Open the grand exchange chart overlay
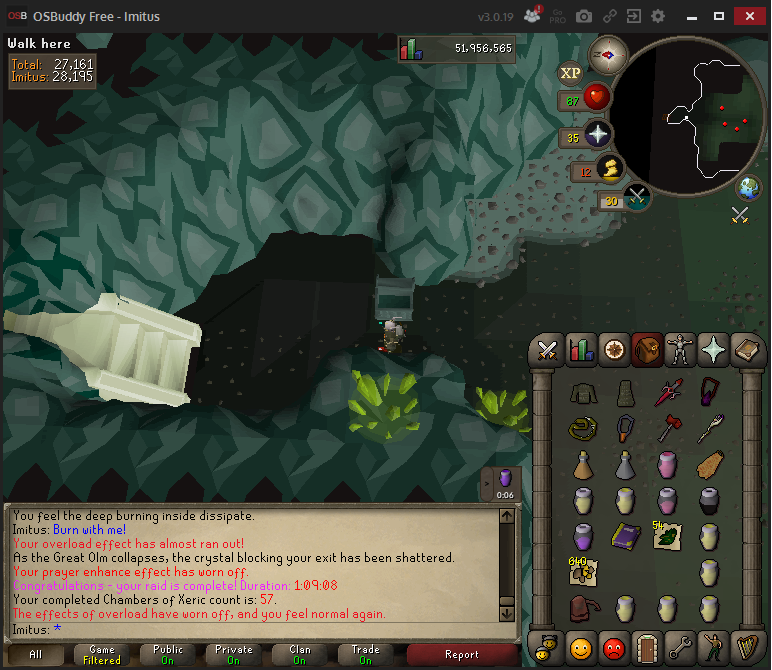 coord(412,49)
